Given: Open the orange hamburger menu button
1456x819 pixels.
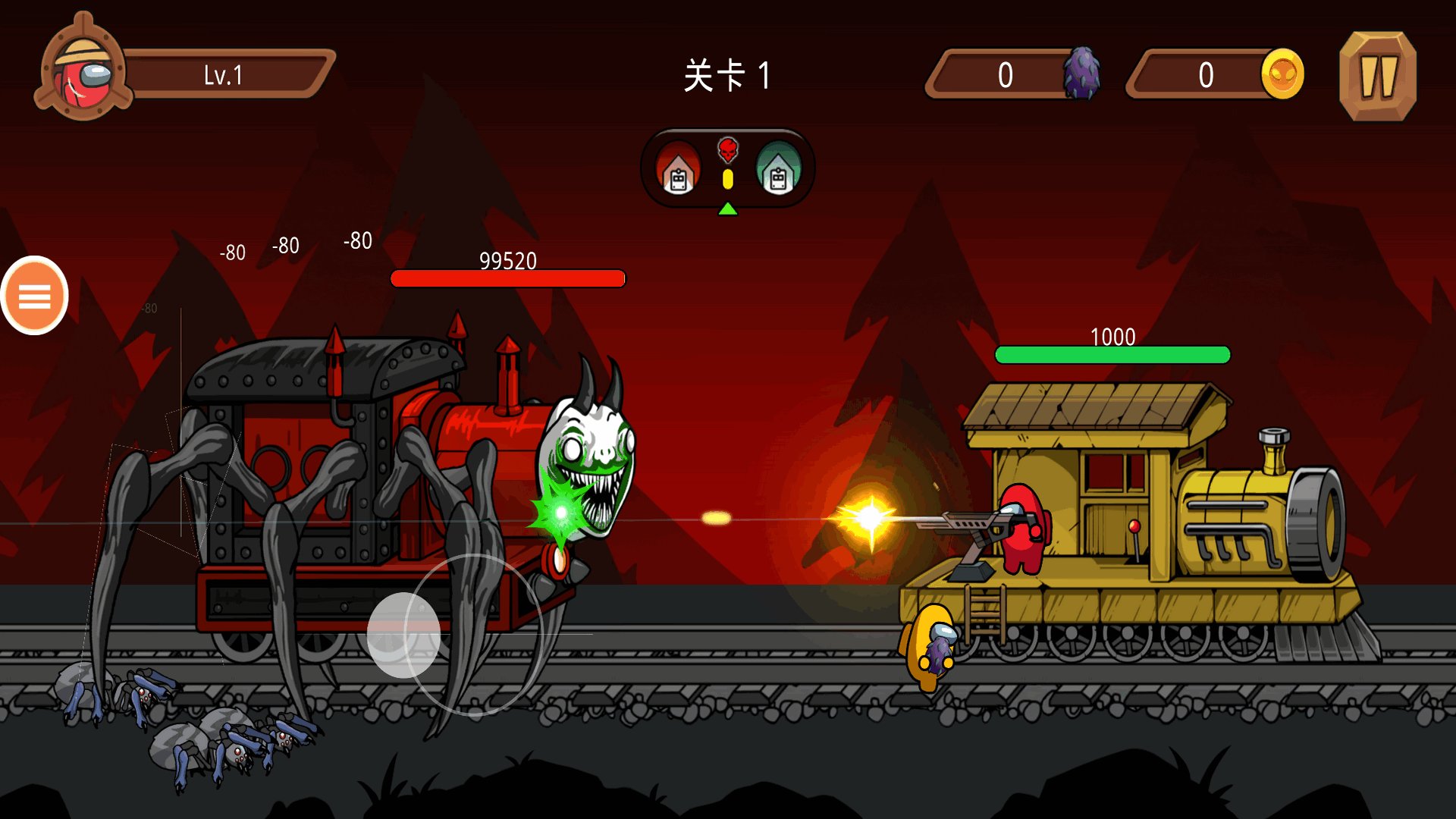Looking at the screenshot, I should [35, 296].
